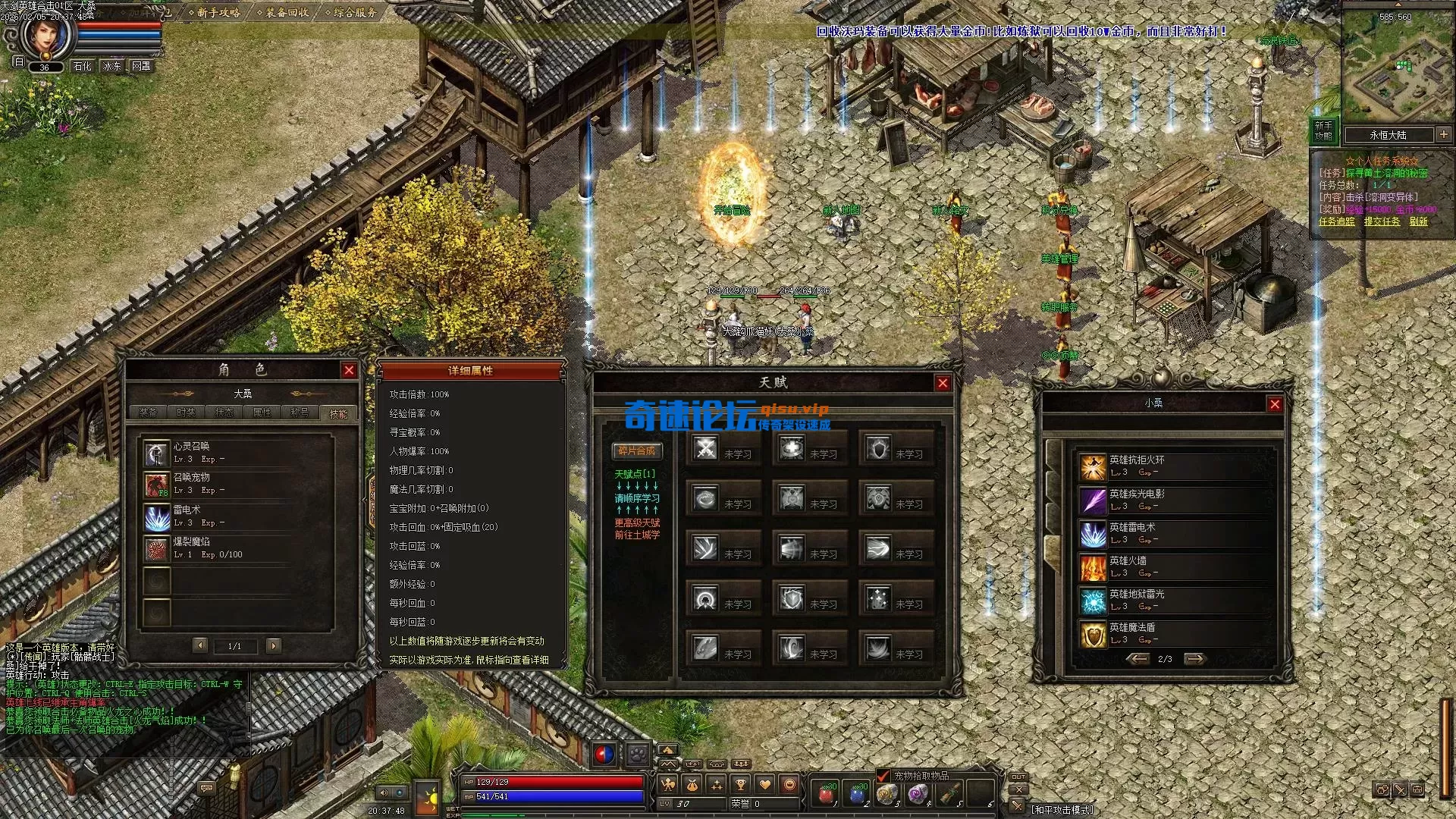
Task: Go to next page of hero skills
Action: [1194, 659]
